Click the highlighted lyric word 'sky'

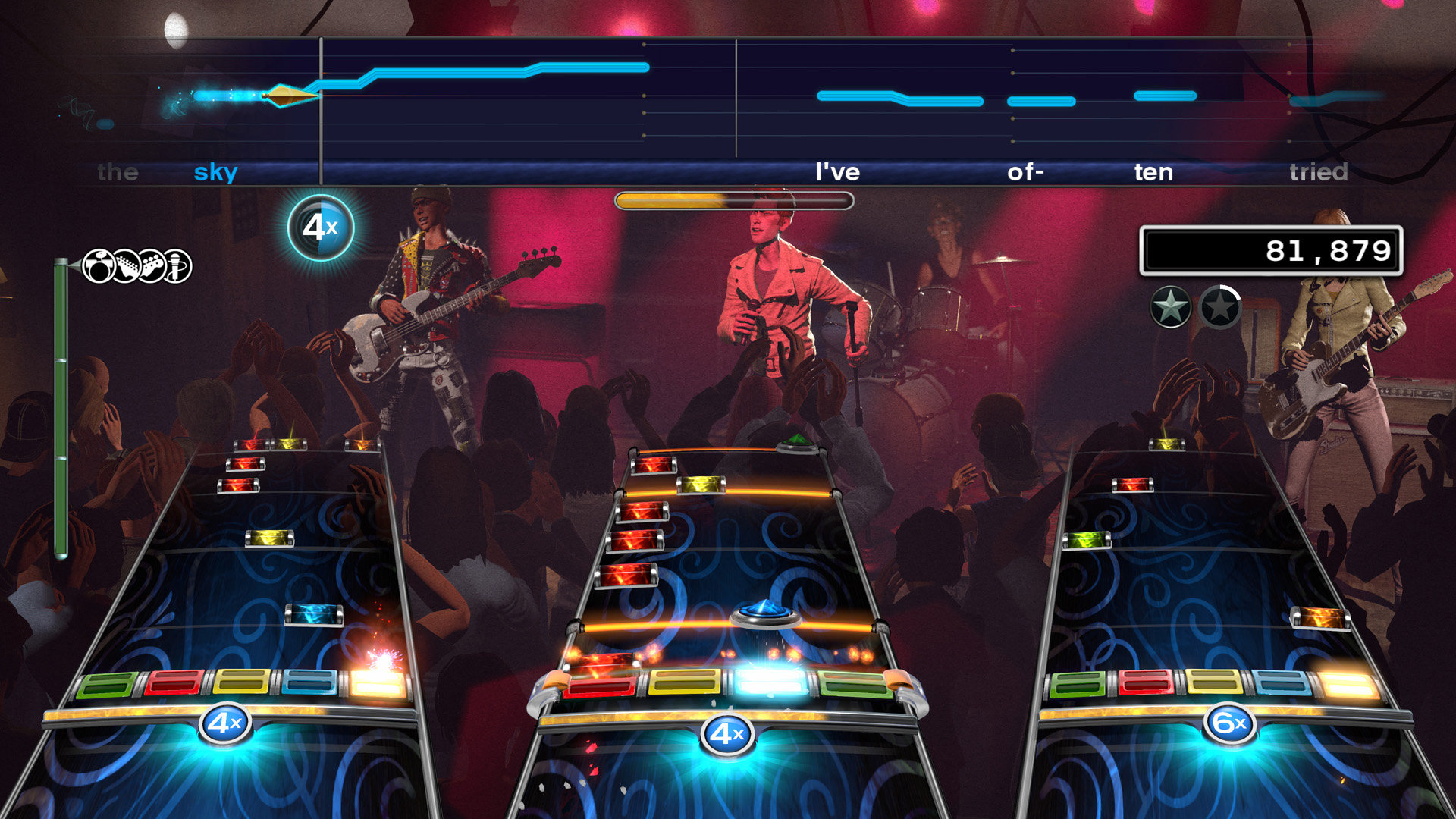[x=214, y=172]
